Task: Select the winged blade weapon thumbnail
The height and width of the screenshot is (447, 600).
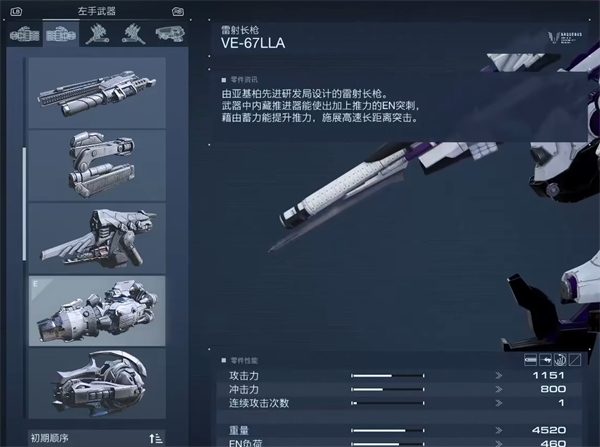Action: click(96, 238)
